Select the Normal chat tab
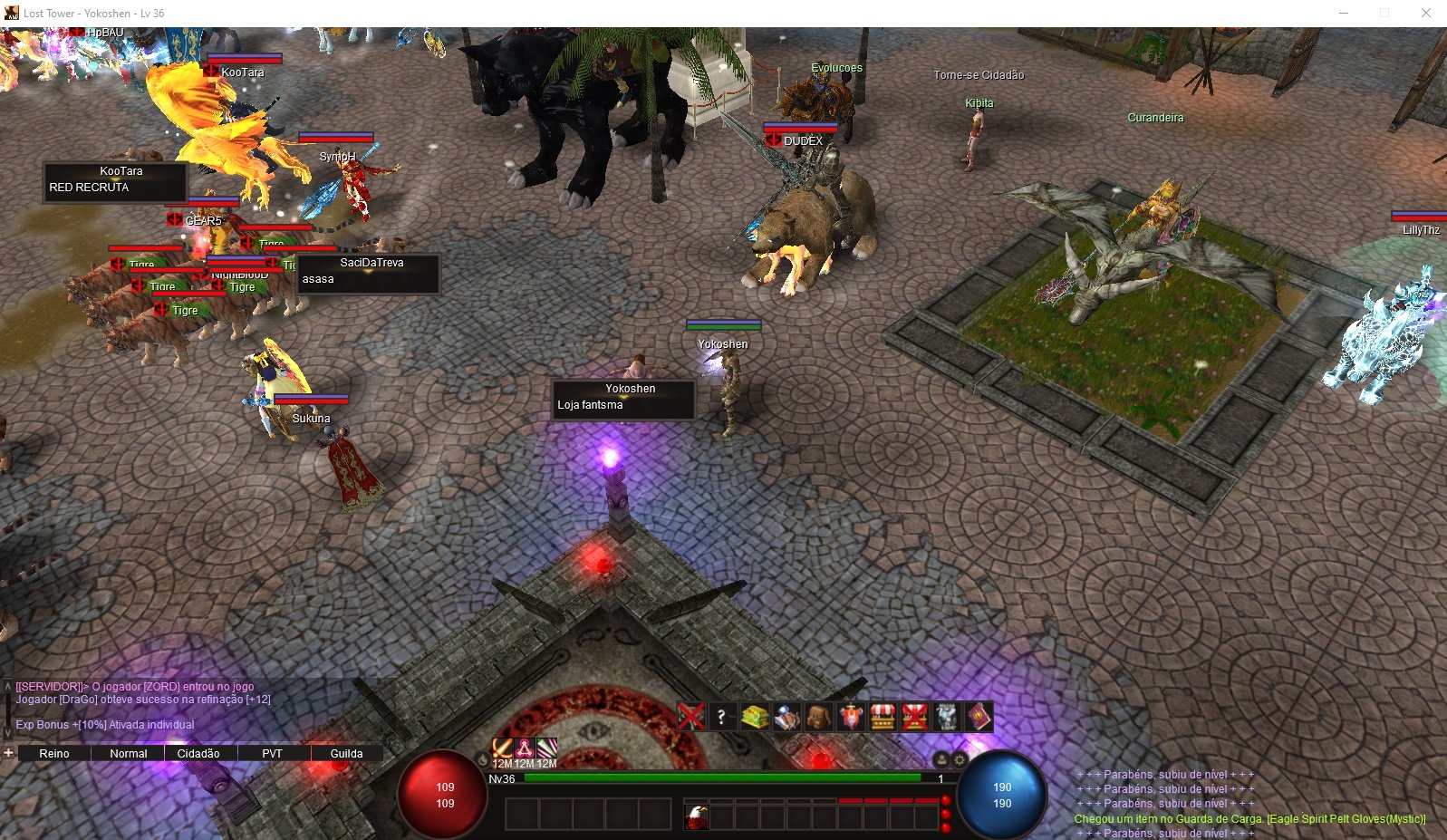The width and height of the screenshot is (1447, 840). (x=128, y=753)
